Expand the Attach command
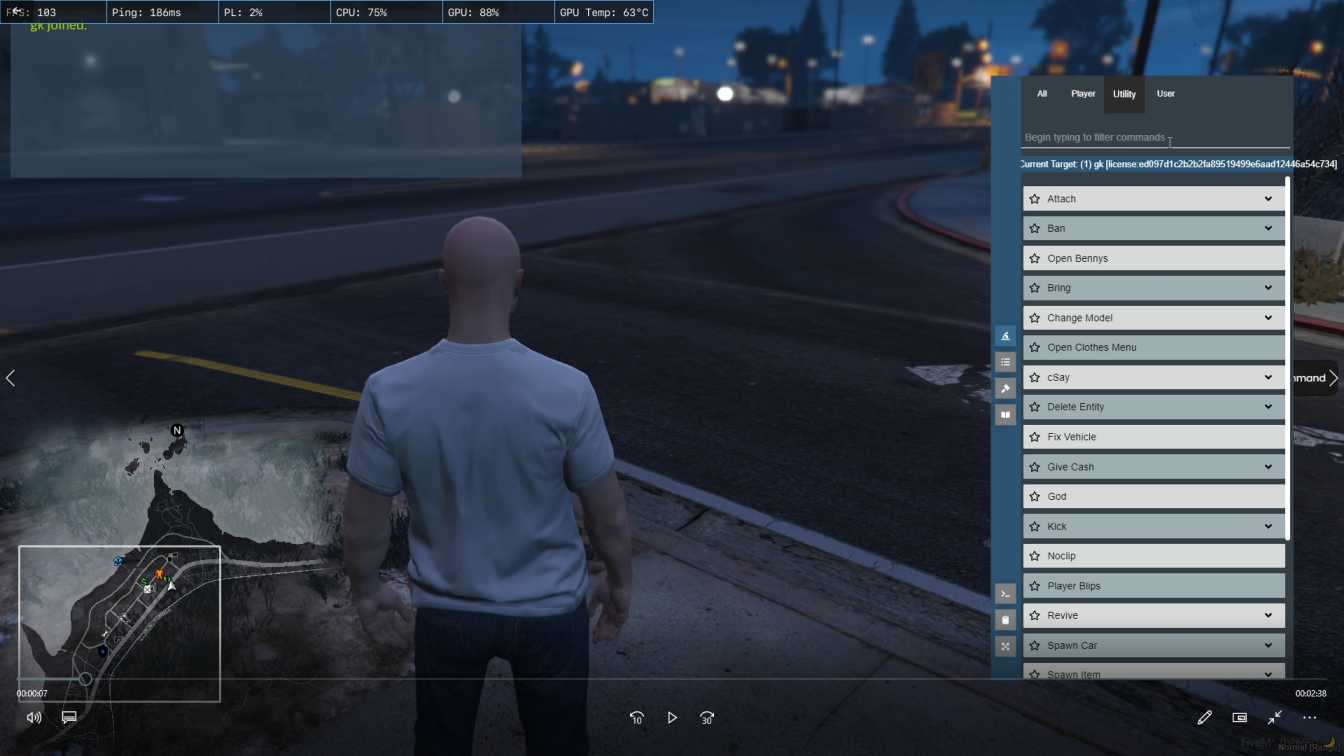 point(1268,199)
